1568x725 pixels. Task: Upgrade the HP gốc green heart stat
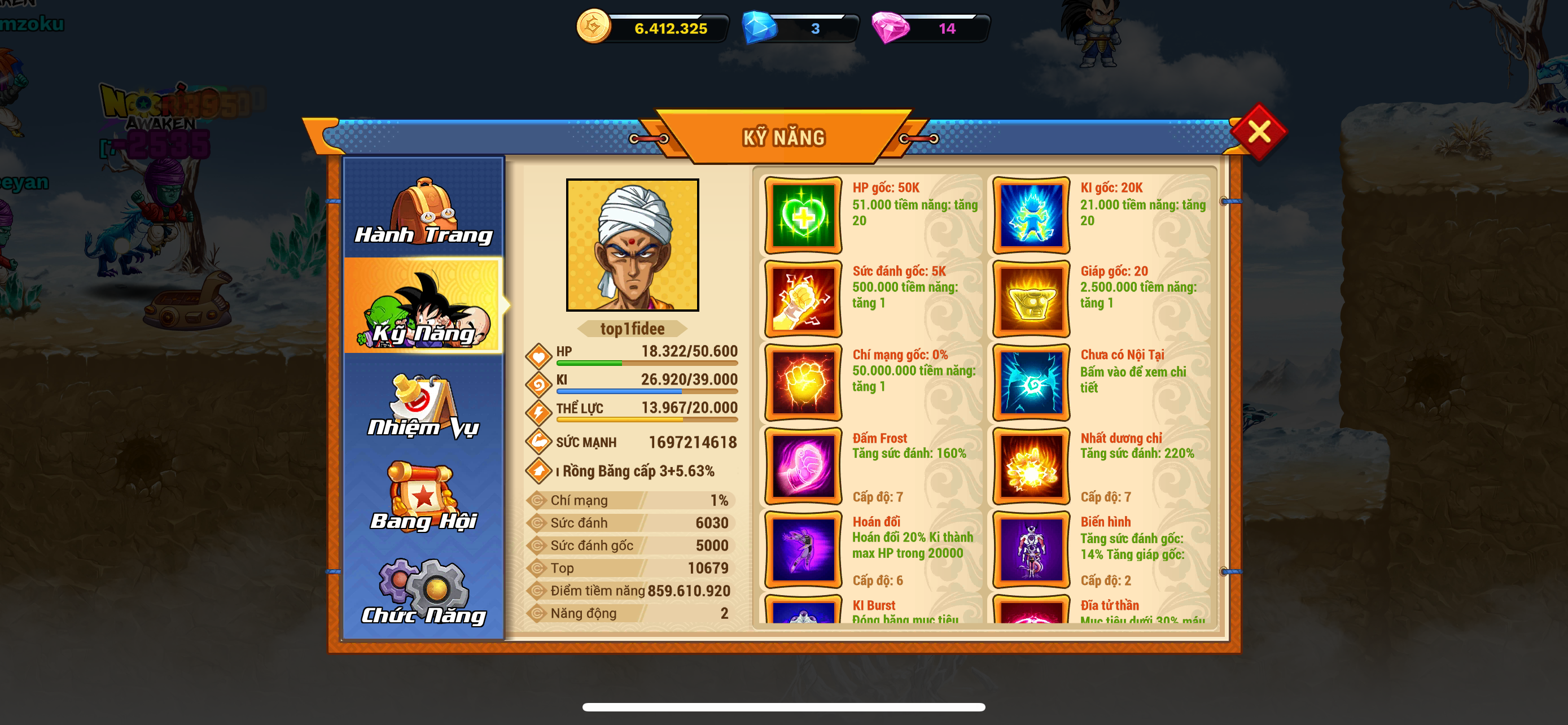point(803,216)
